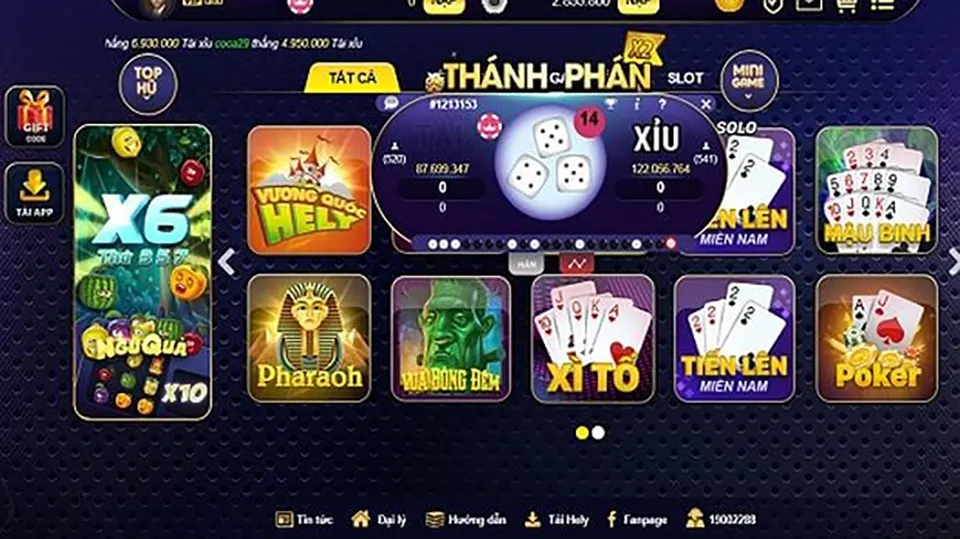Visit the Fanpage link
Image resolution: width=960 pixels, height=539 pixels.
[x=634, y=519]
